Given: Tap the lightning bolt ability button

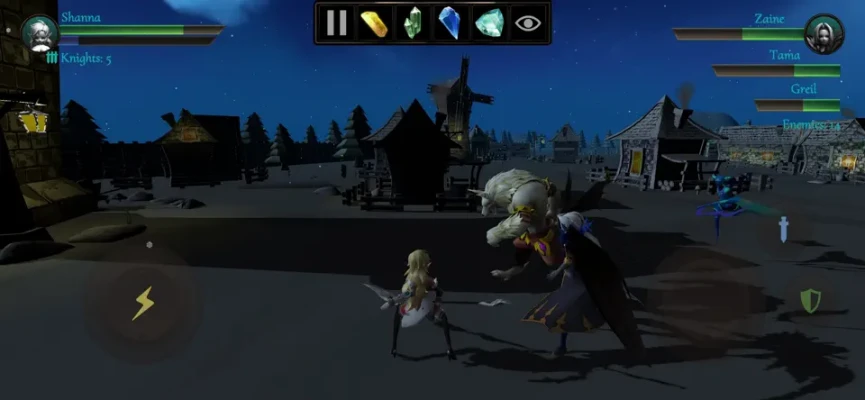Looking at the screenshot, I should click(x=143, y=302).
